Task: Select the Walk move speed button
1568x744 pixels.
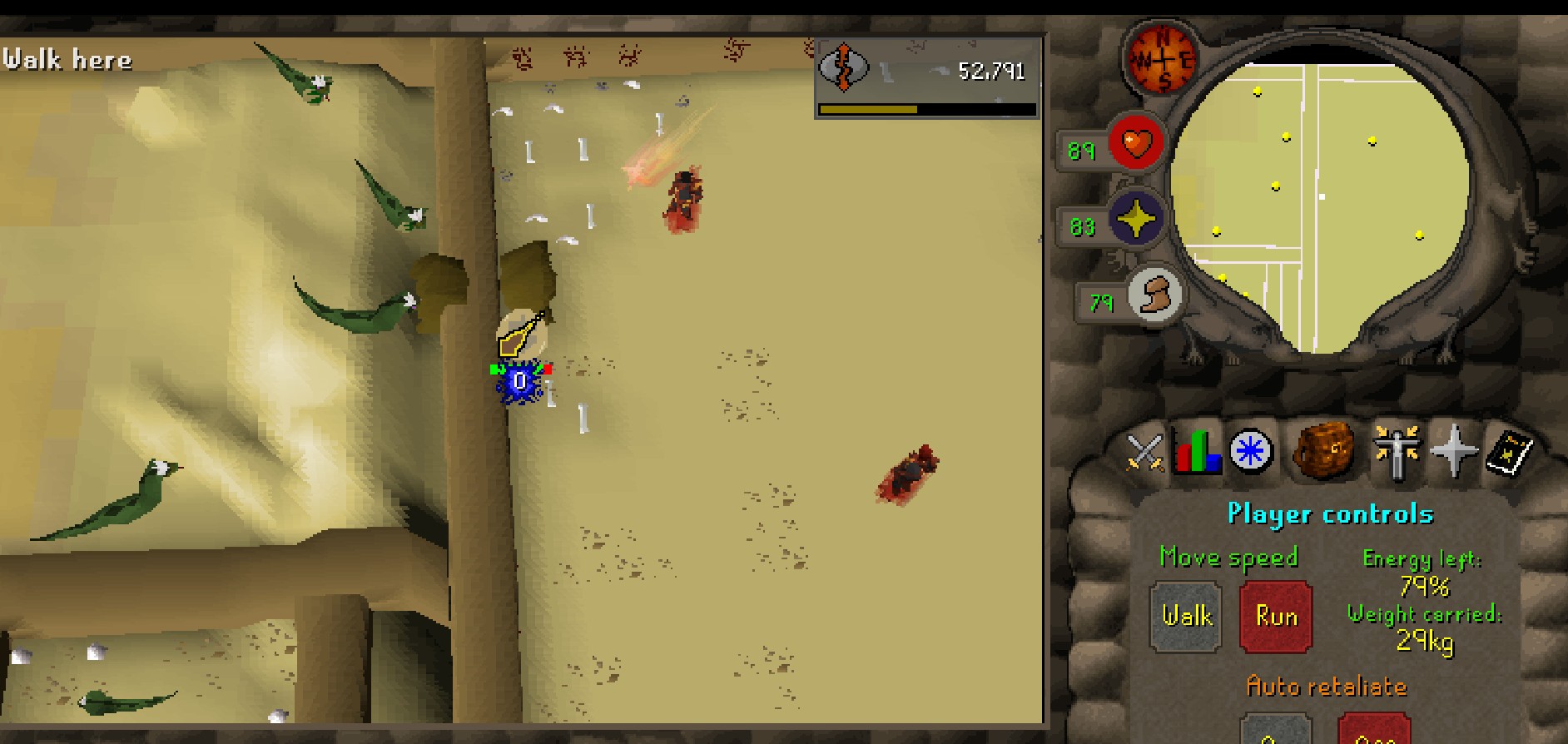Action: [1186, 617]
